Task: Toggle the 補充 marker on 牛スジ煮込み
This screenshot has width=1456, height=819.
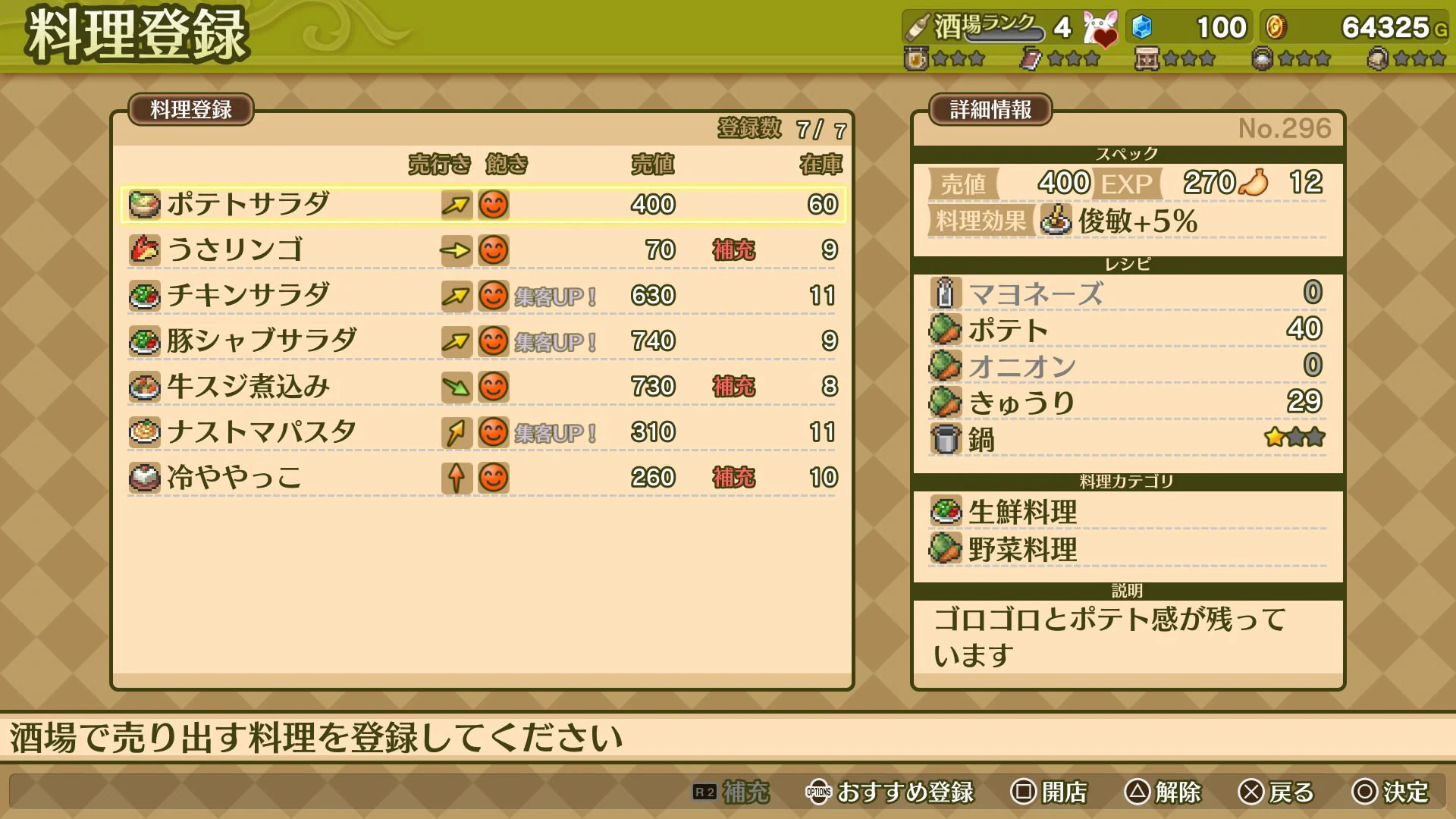Action: [733, 387]
